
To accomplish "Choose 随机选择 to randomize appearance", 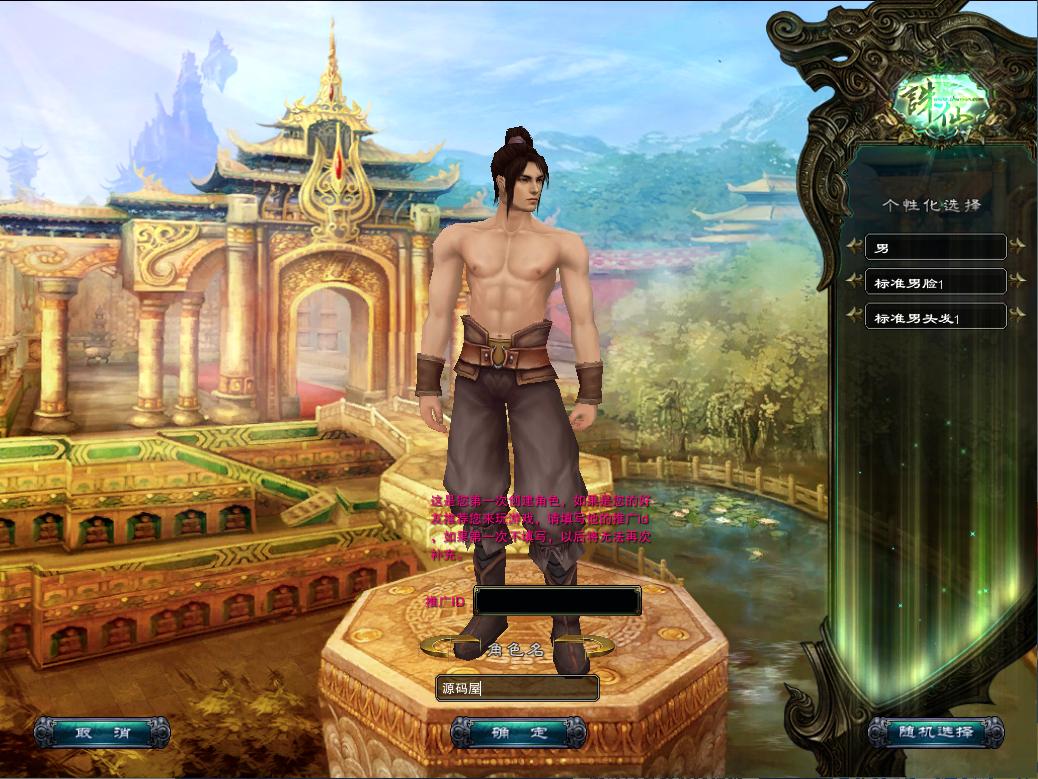I will coord(934,732).
